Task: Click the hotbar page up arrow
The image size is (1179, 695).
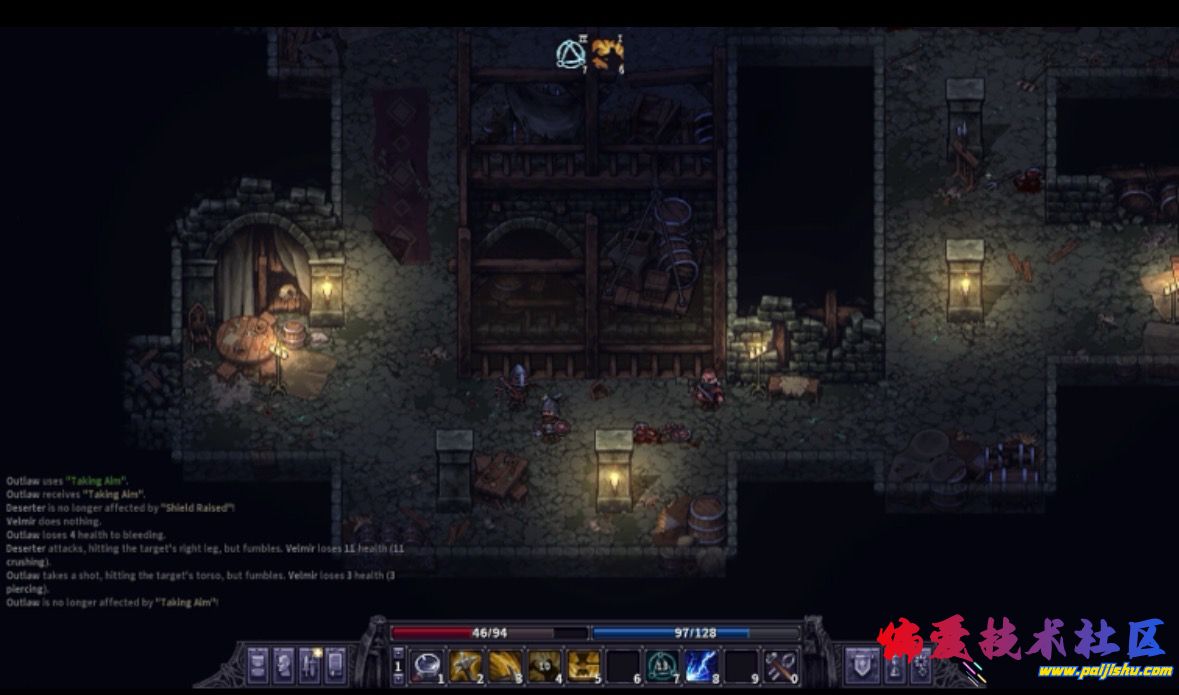Action: 398,651
